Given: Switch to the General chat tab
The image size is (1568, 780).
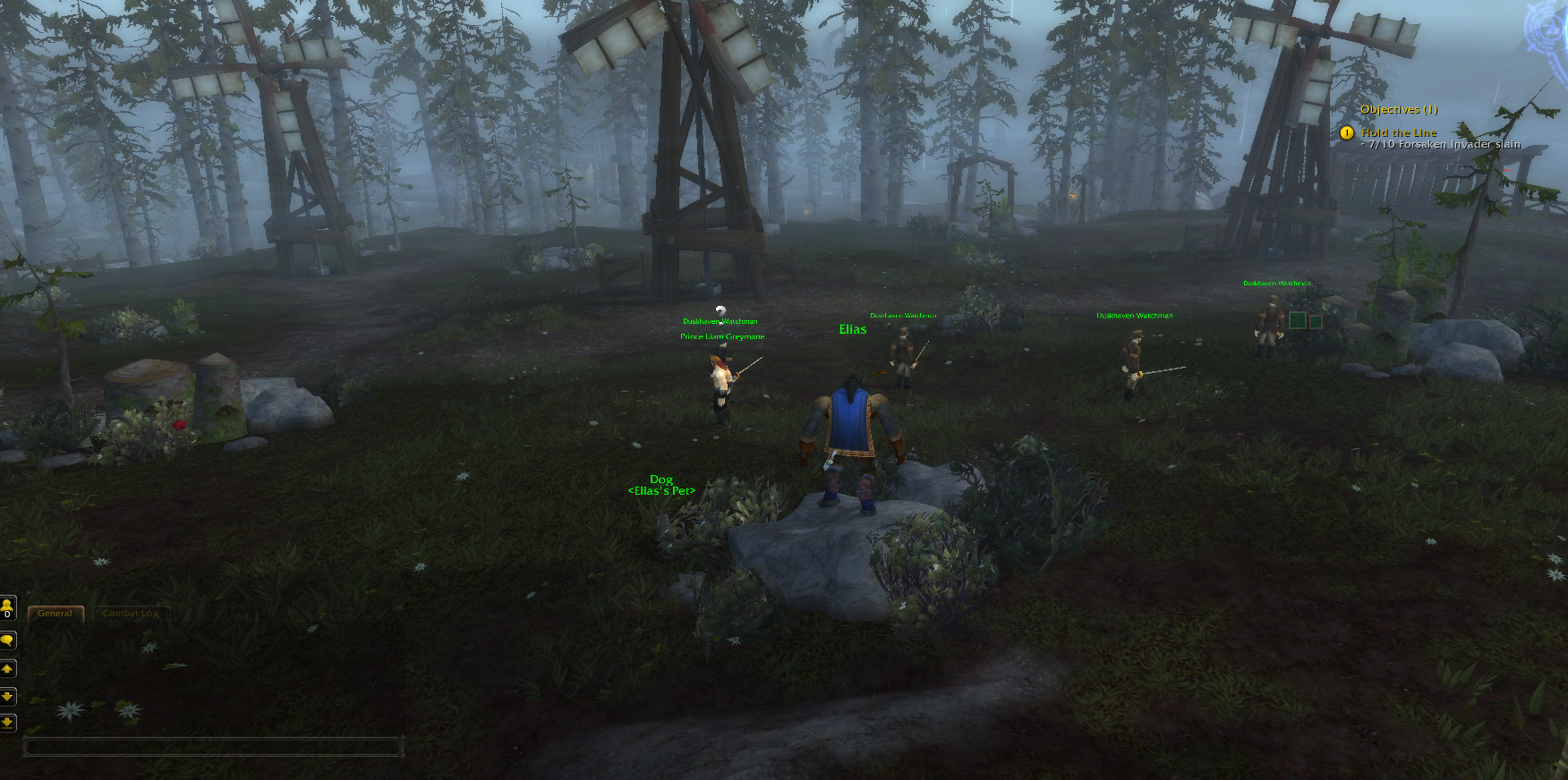Looking at the screenshot, I should (x=55, y=614).
